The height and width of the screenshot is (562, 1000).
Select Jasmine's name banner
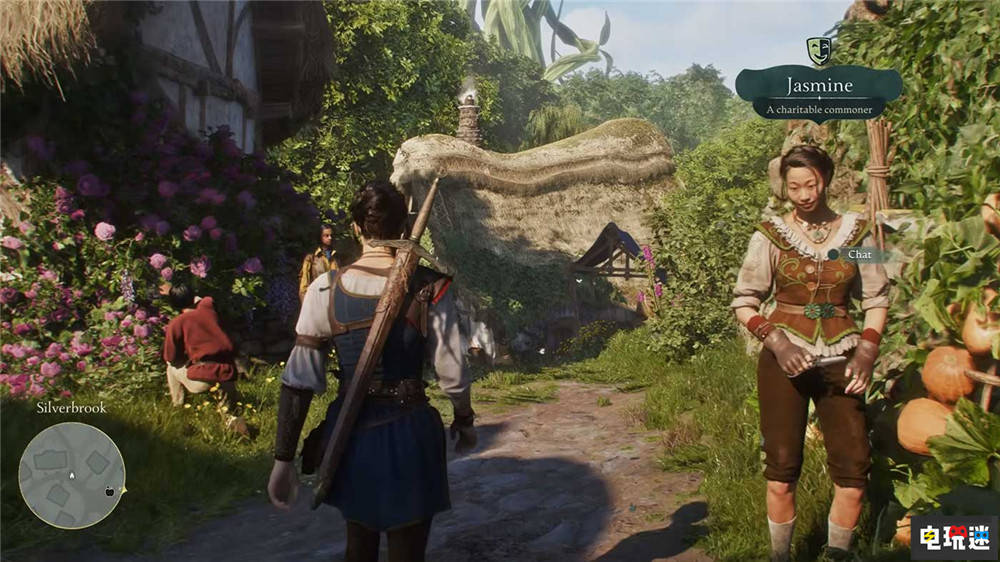(818, 92)
